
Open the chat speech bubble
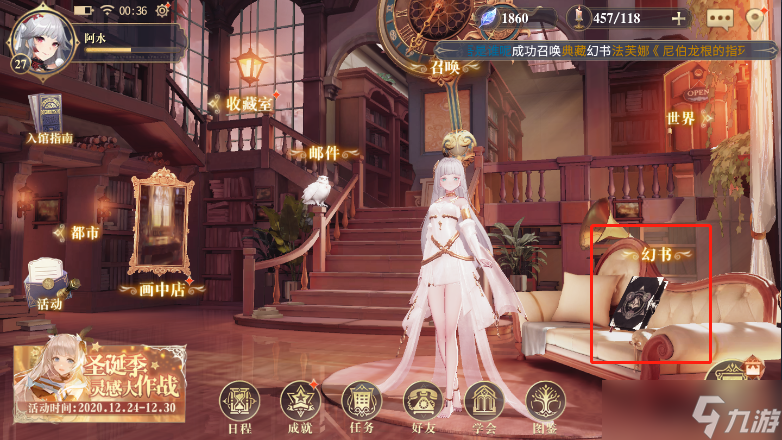pyautogui.click(x=719, y=18)
